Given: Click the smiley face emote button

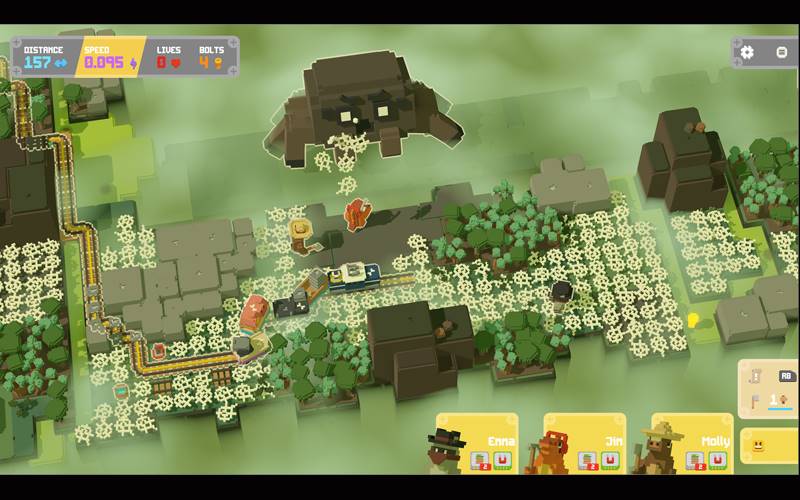Looking at the screenshot, I should pyautogui.click(x=759, y=446).
